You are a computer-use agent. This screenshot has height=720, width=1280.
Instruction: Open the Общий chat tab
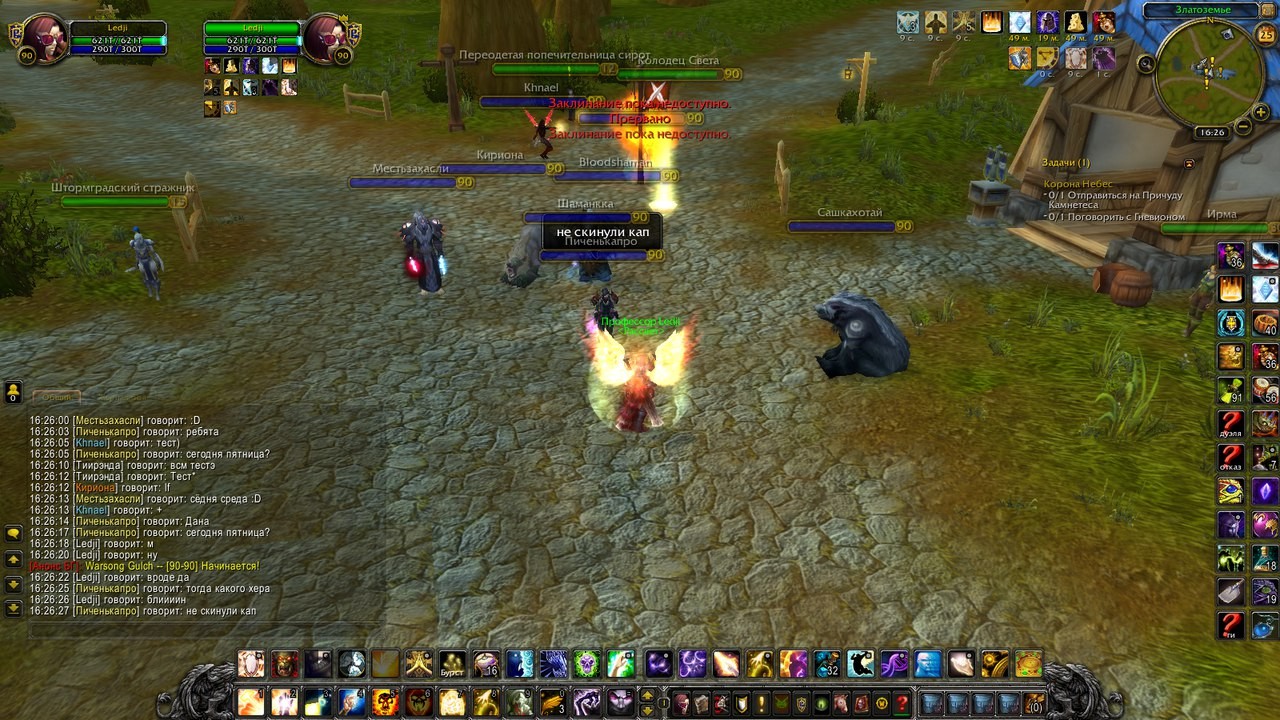(x=57, y=397)
